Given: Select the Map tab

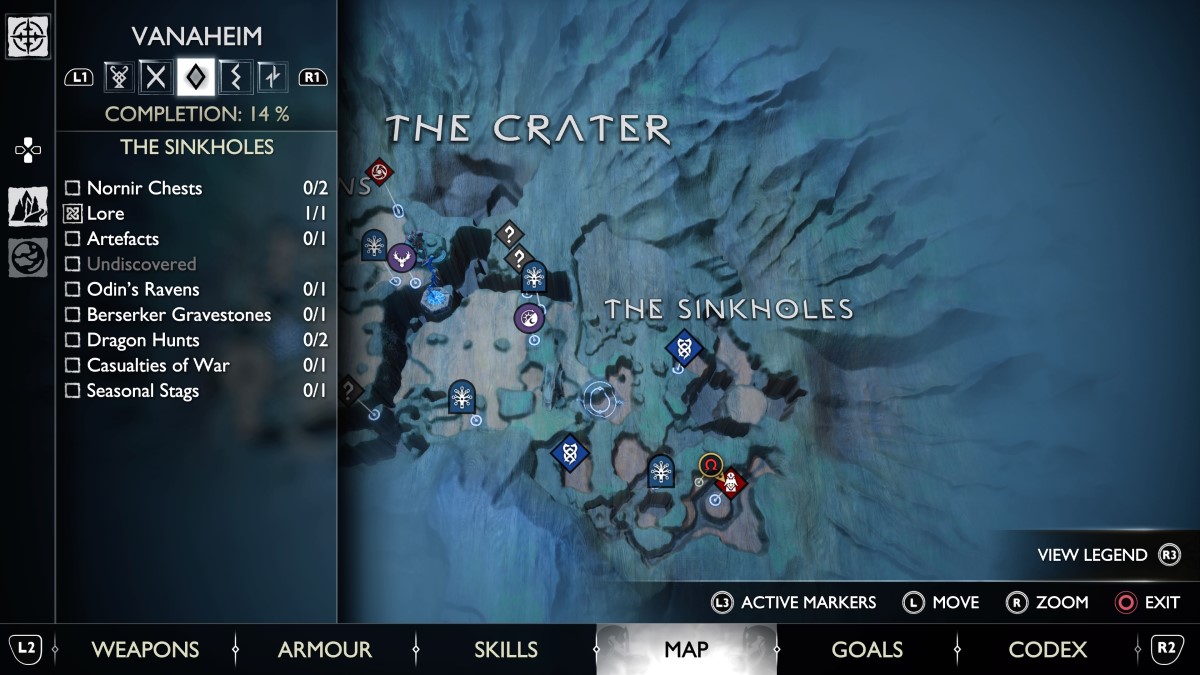Looking at the screenshot, I should pyautogui.click(x=686, y=650).
